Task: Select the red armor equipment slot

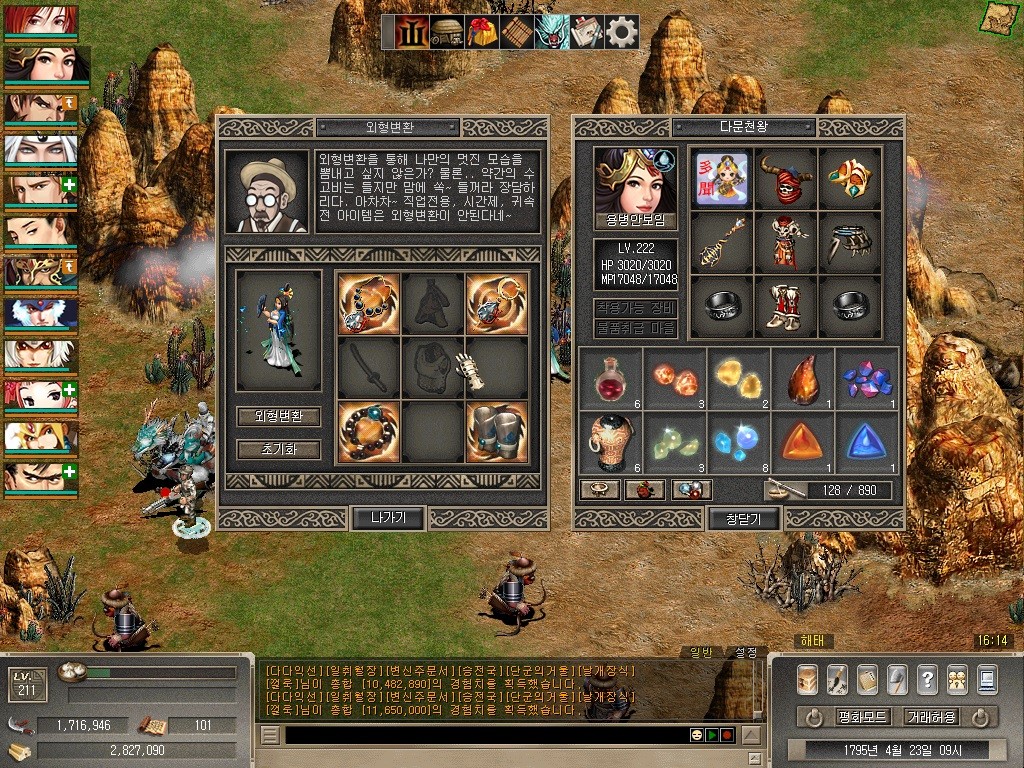Action: [x=785, y=242]
